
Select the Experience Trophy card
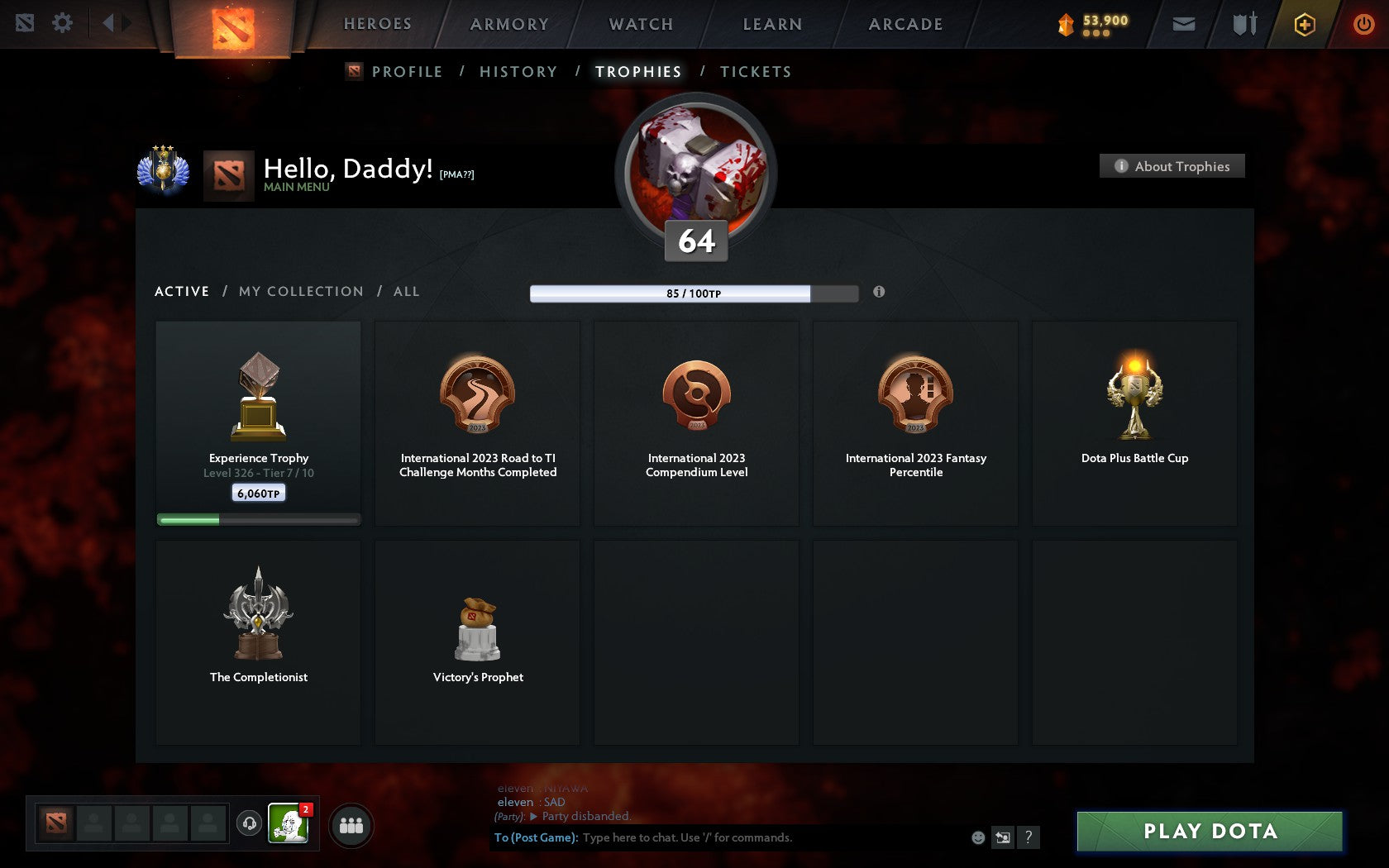coord(258,422)
